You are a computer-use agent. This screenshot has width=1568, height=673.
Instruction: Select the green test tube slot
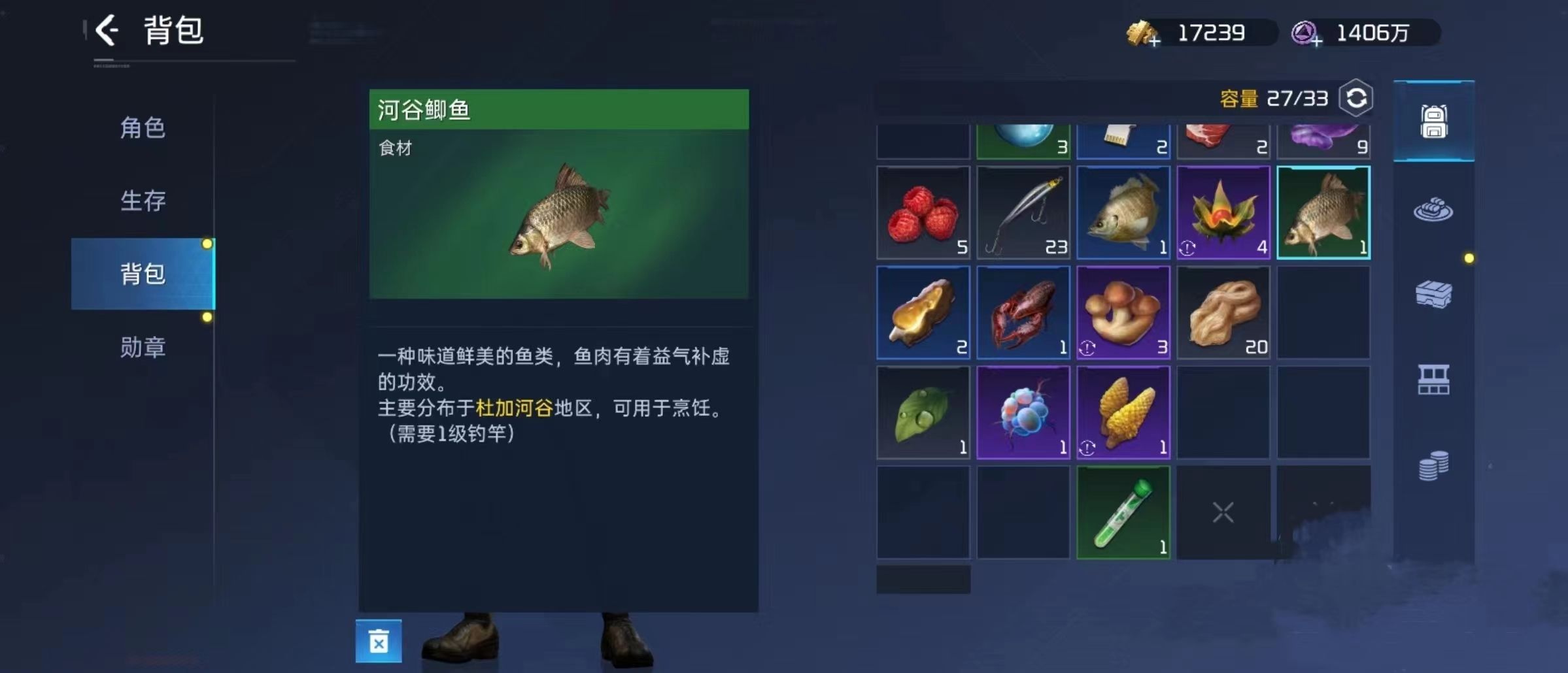1123,512
